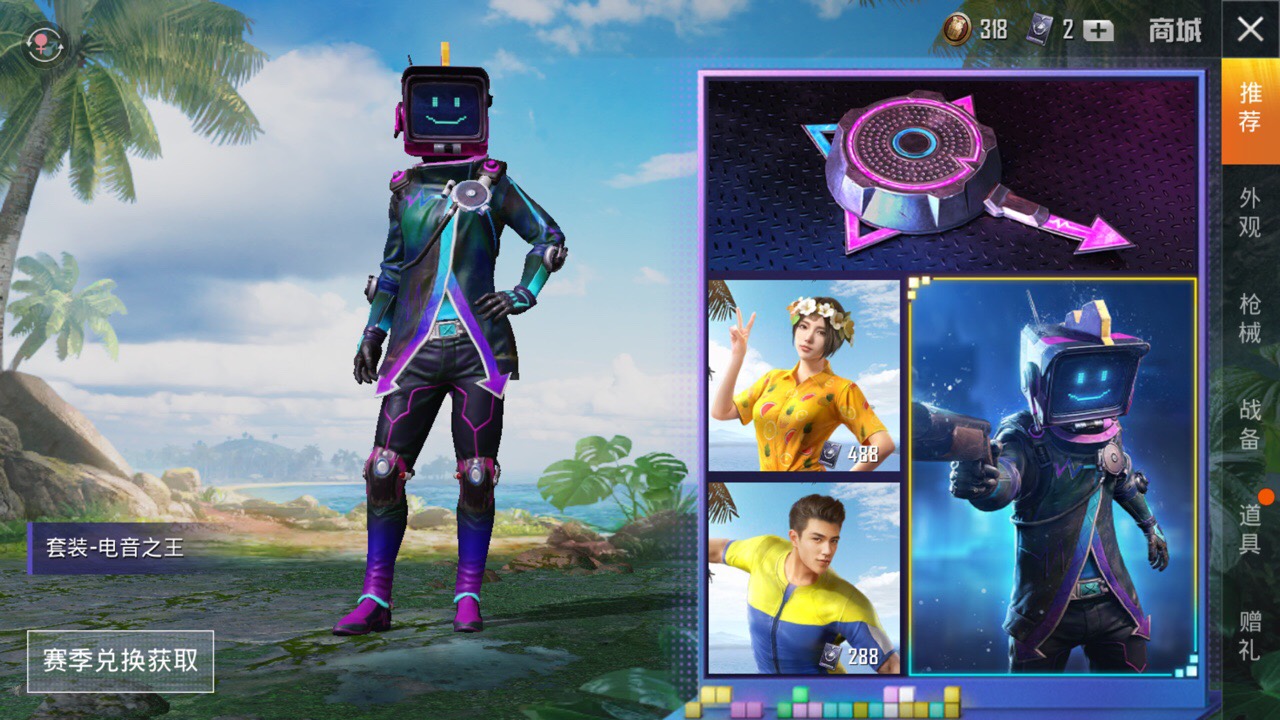This screenshot has width=1280, height=720.
Task: Go to the 道具 items tab
Action: tap(1250, 530)
